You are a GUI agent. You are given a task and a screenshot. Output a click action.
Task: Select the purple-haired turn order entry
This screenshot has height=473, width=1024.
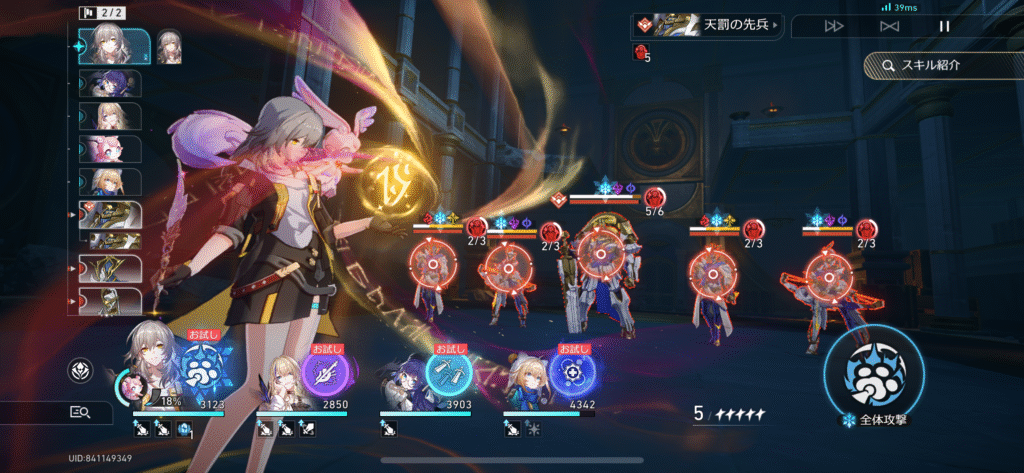pyautogui.click(x=110, y=83)
